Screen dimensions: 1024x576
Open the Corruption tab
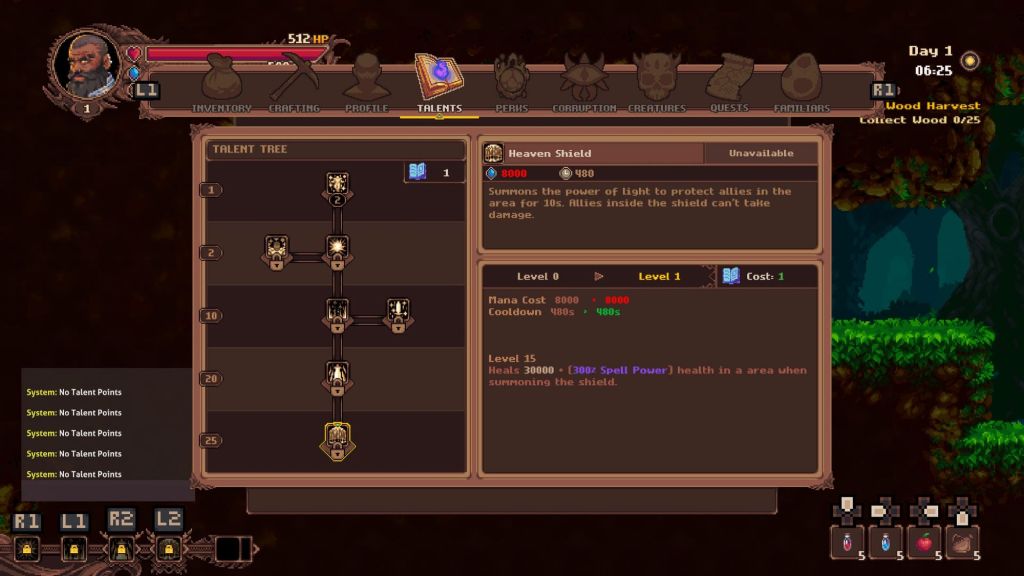coord(584,84)
